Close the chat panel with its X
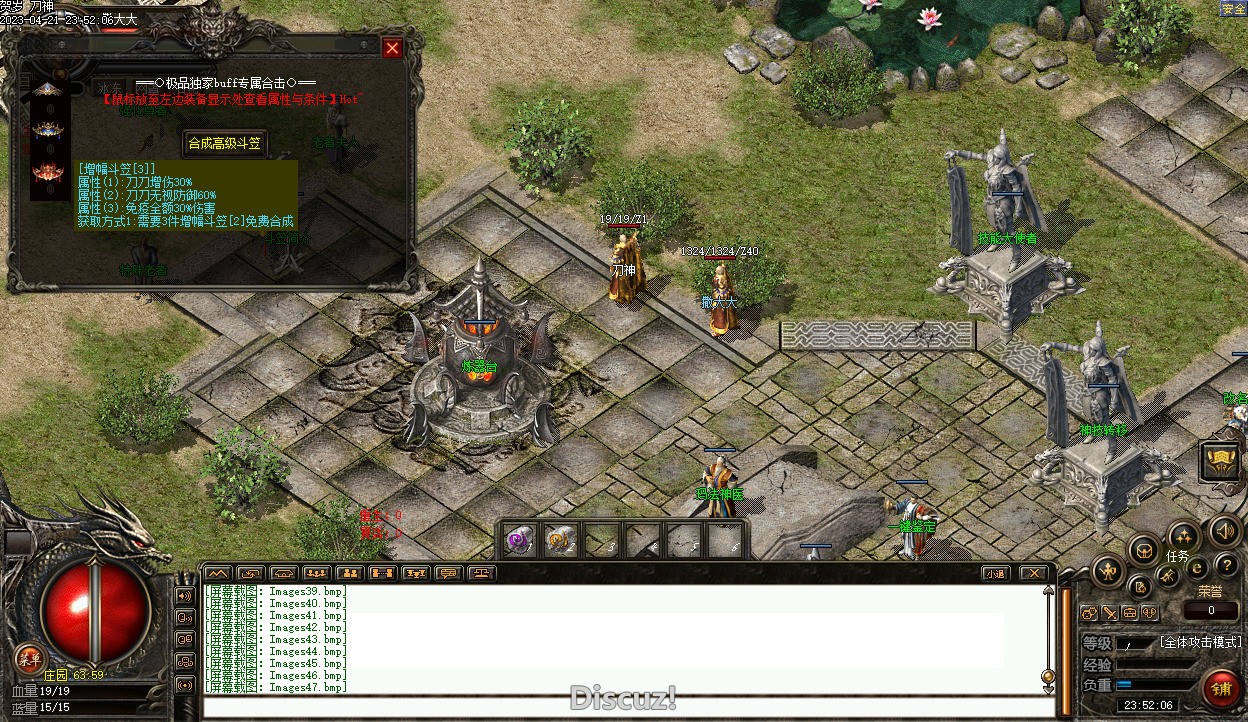 click(1033, 573)
